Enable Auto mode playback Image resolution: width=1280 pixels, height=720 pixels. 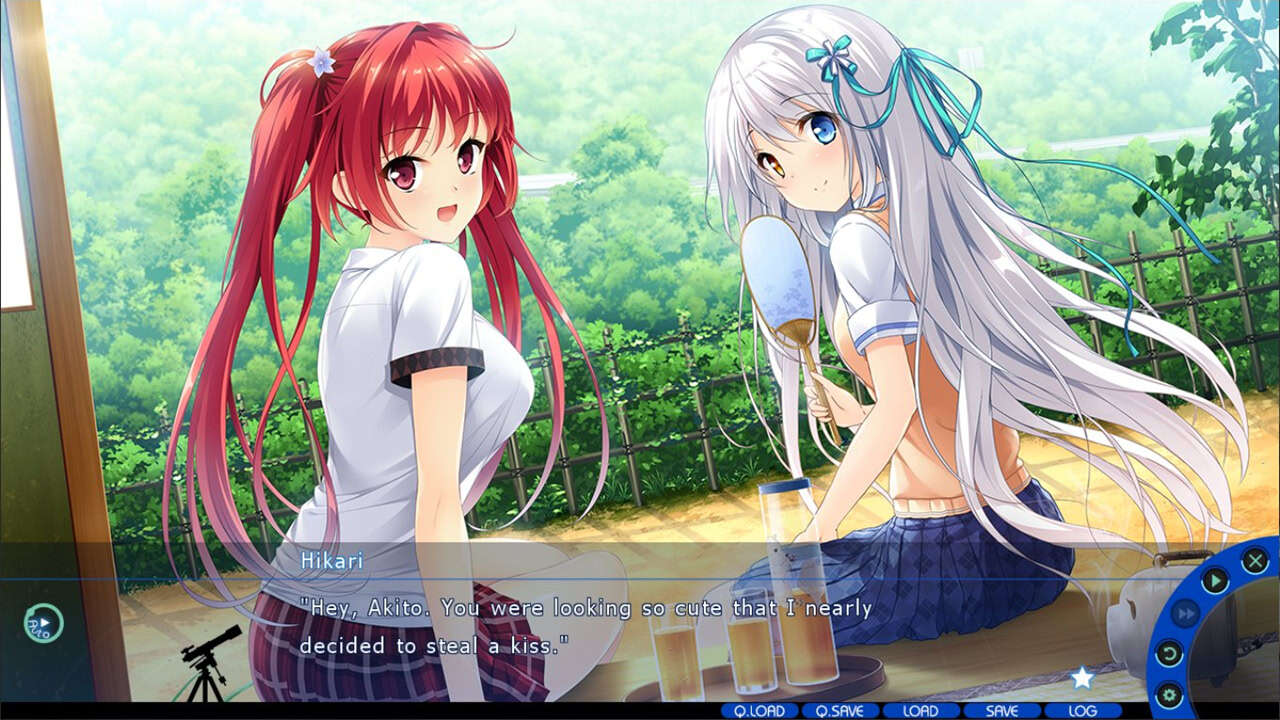(x=44, y=623)
